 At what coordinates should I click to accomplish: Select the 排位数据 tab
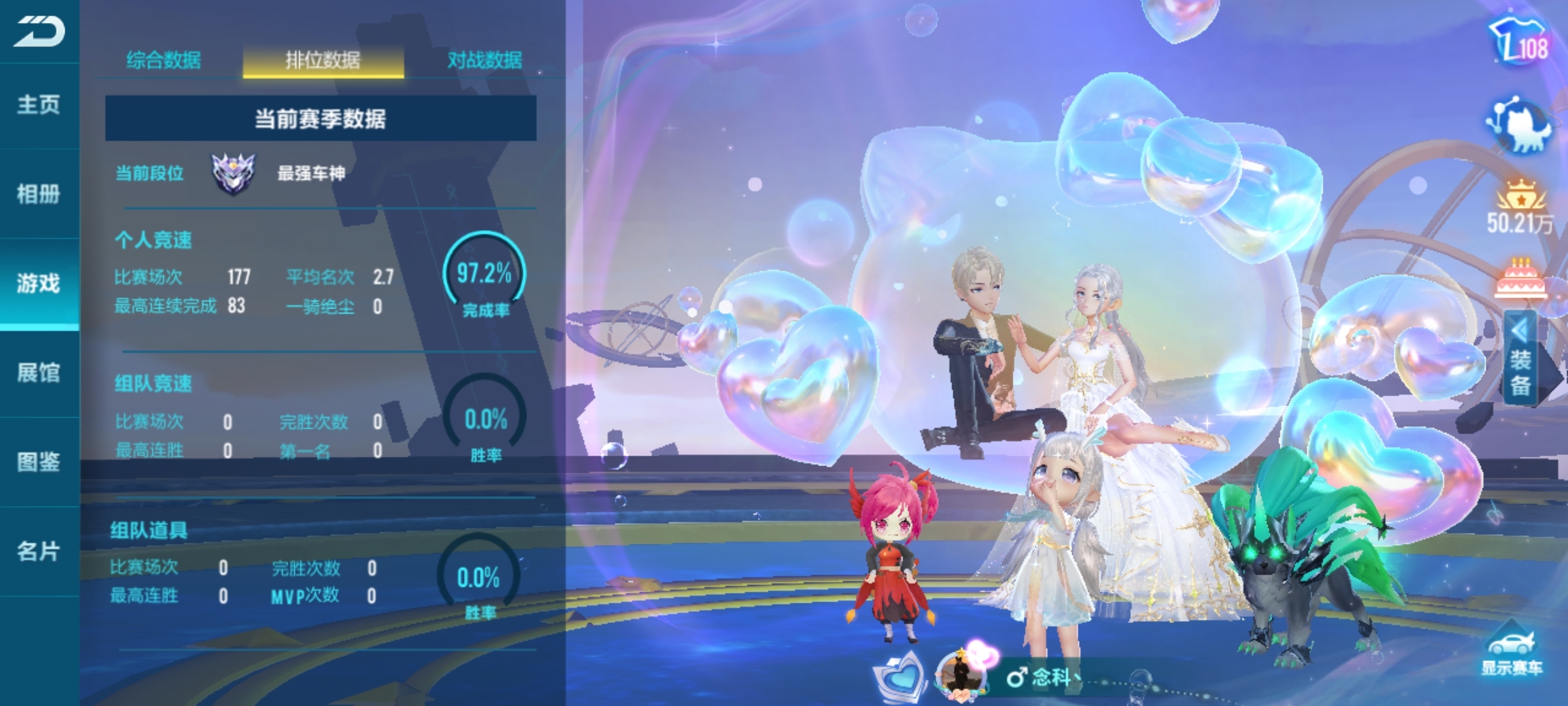click(323, 61)
